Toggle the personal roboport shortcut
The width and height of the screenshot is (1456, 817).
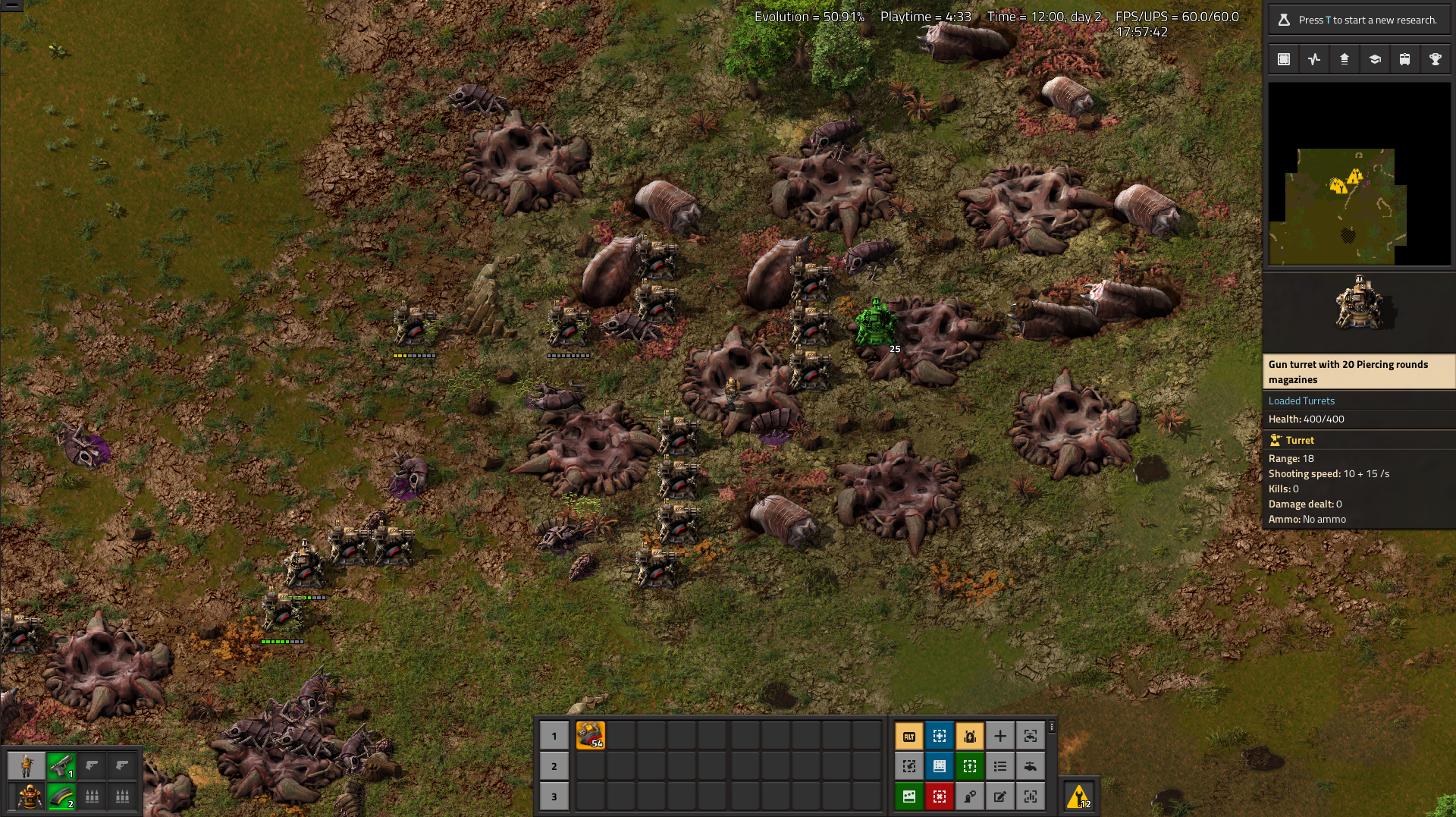(x=970, y=736)
